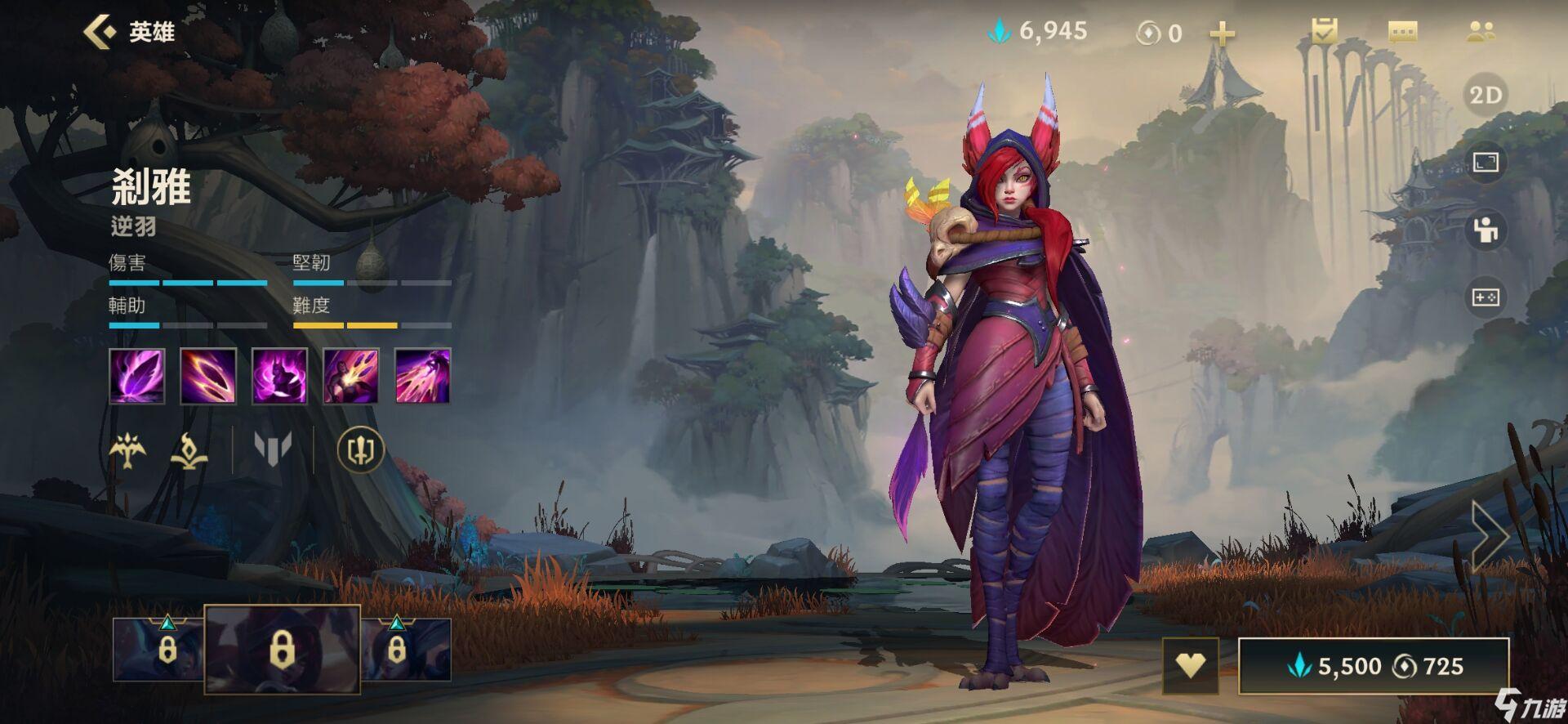View the Featherstorm ultimate ability icon
This screenshot has width=1568, height=724.
click(x=422, y=376)
